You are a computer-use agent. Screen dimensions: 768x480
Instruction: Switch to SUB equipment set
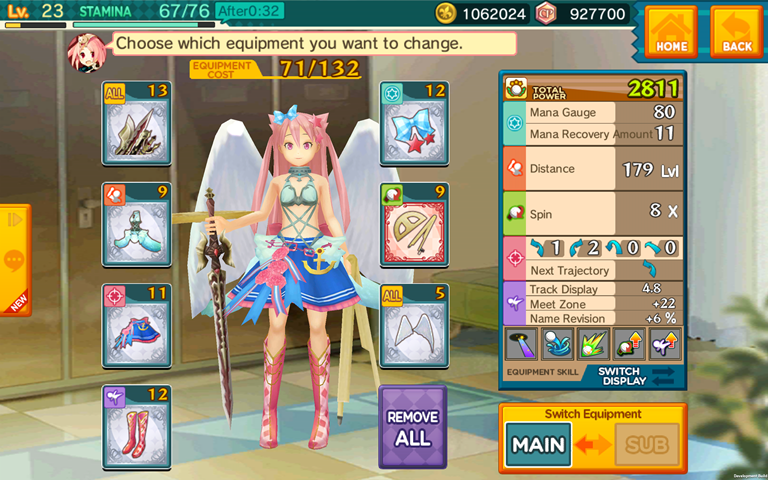[x=647, y=444]
